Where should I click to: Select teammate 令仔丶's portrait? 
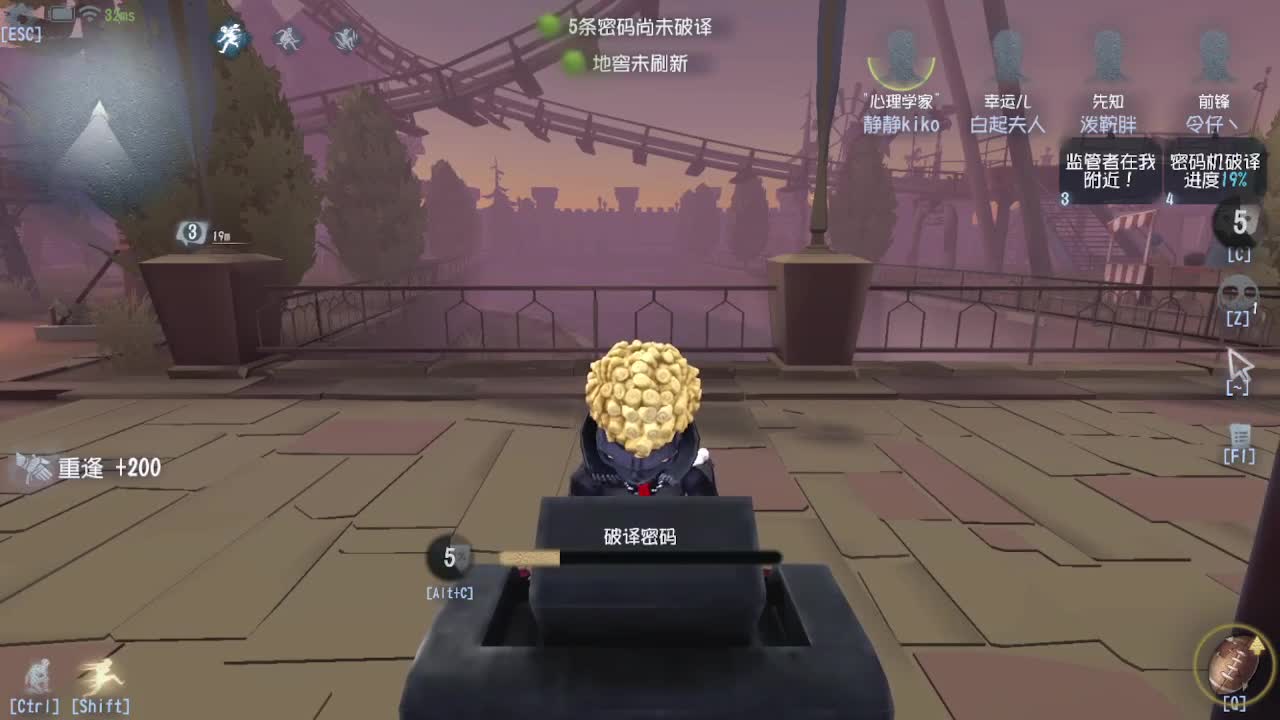tap(1215, 55)
